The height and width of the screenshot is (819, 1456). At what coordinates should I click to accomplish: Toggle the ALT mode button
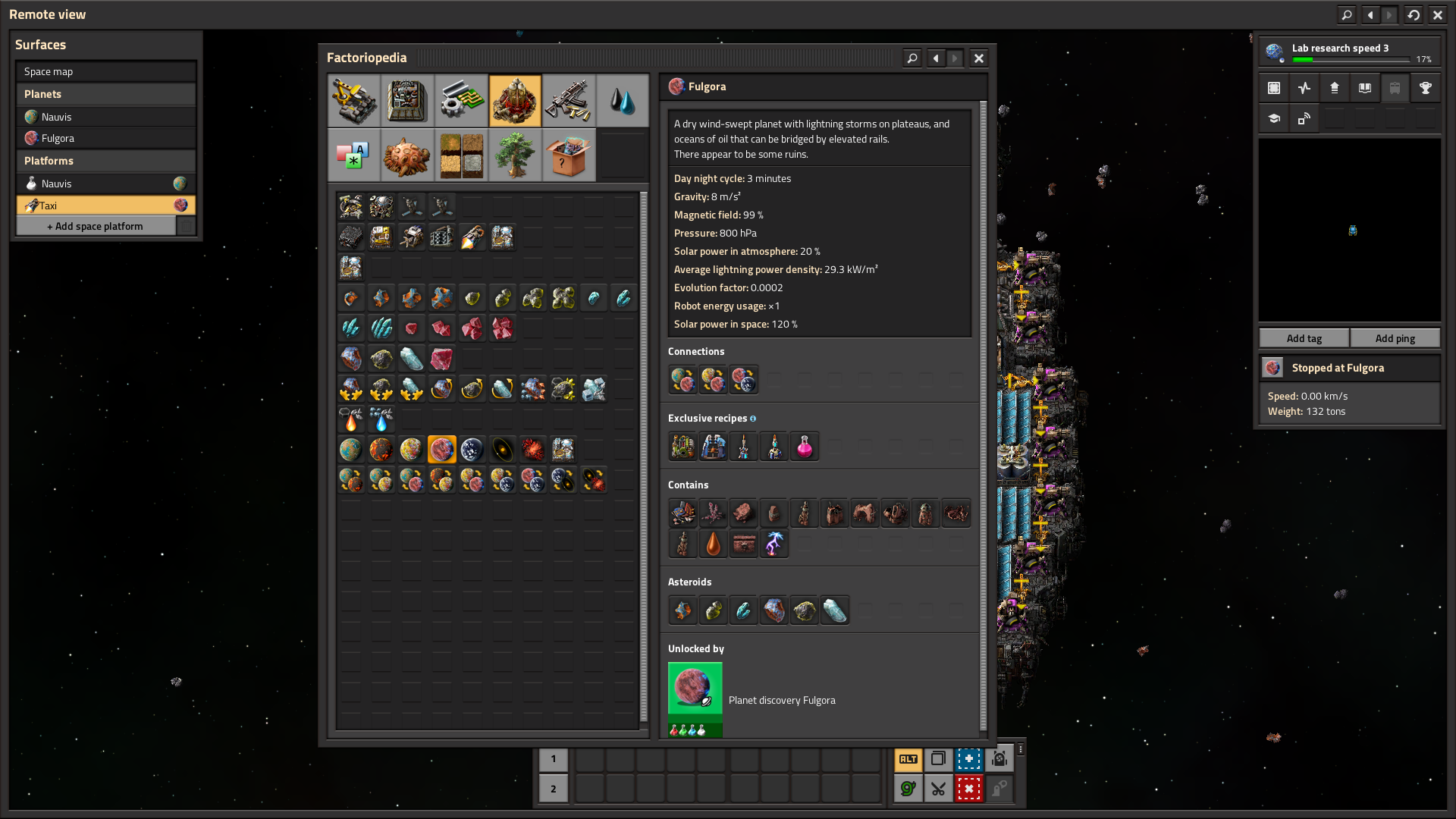pos(908,759)
